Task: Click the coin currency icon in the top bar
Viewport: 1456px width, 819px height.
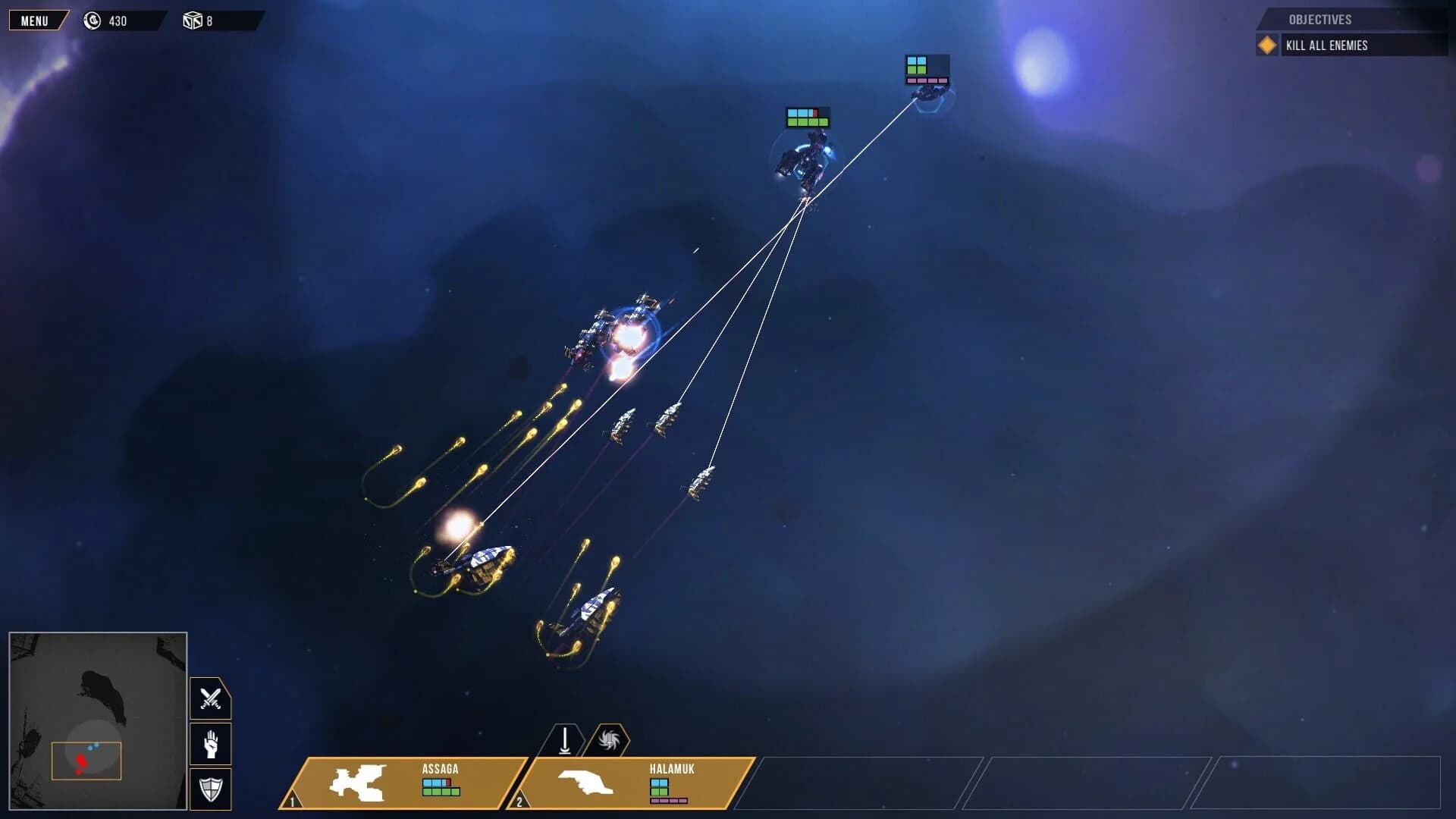Action: point(93,20)
